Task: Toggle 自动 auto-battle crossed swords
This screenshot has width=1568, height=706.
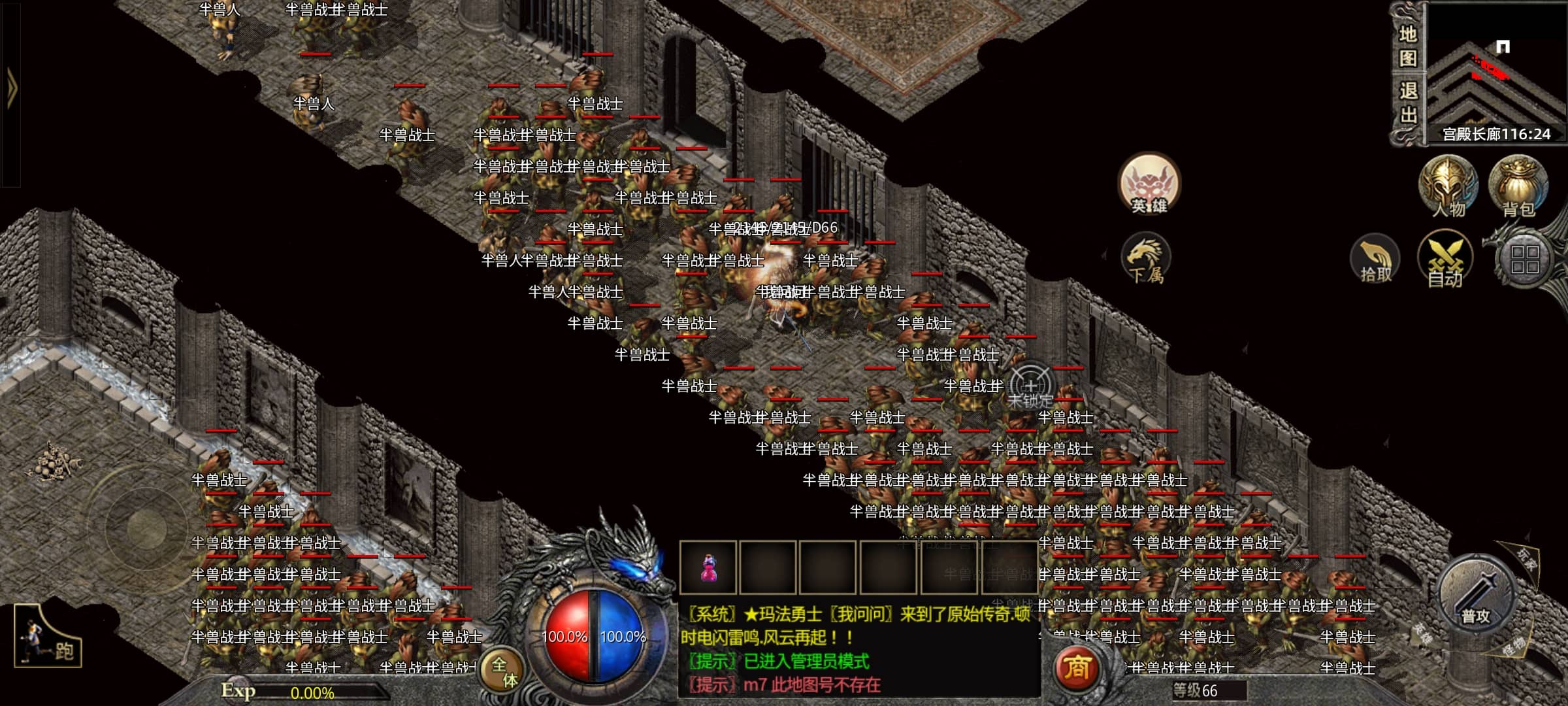Action: point(1445,260)
